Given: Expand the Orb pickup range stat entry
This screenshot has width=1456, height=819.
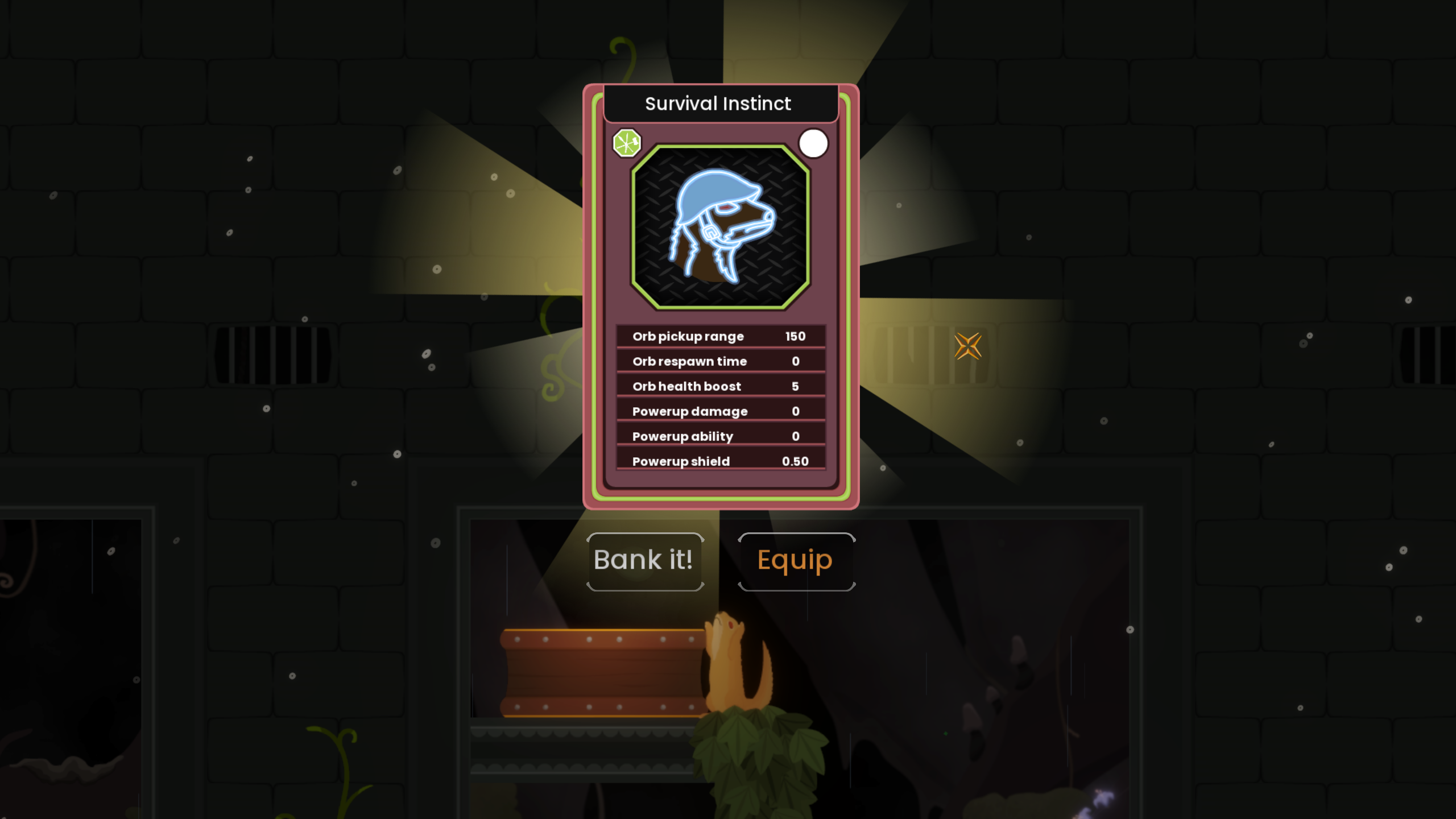Looking at the screenshot, I should [x=721, y=336].
